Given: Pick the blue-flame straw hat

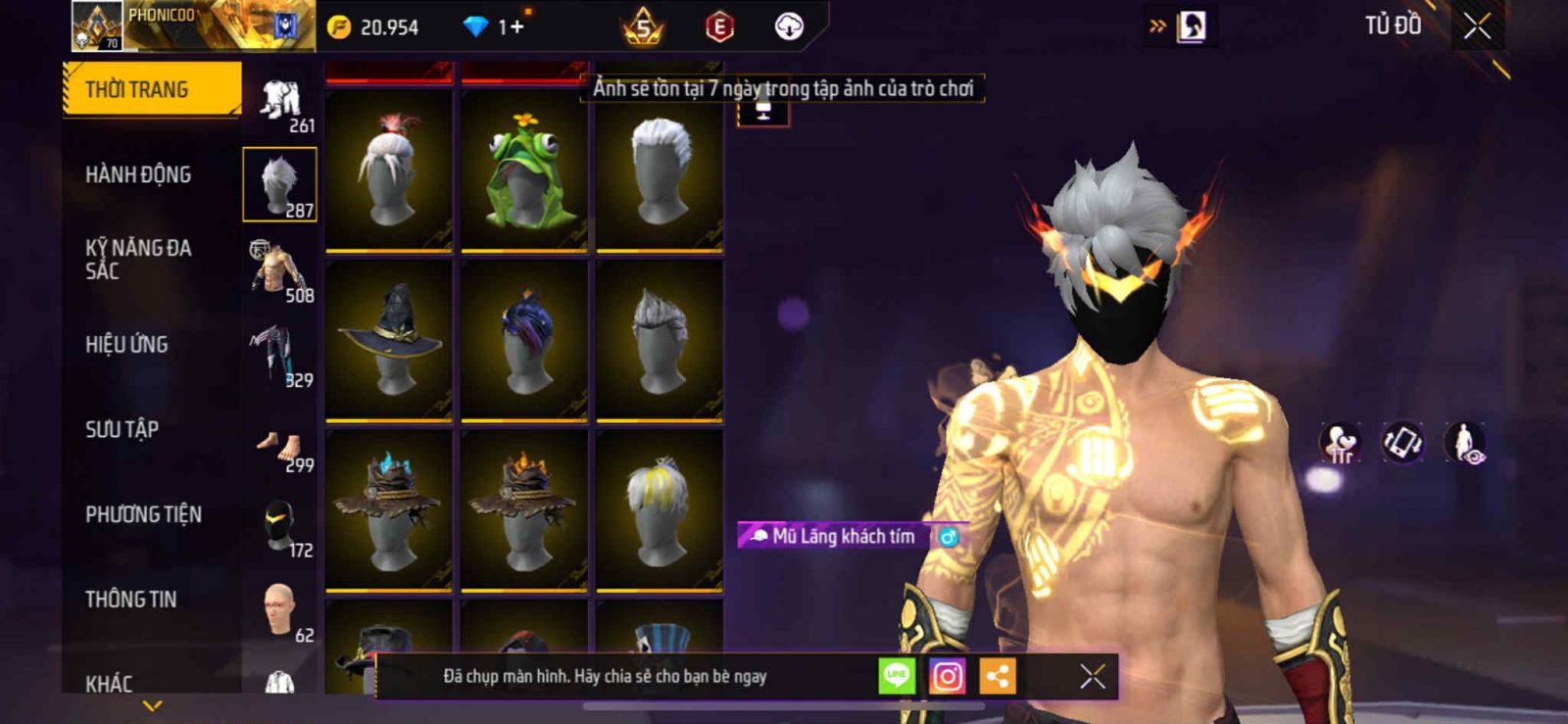Looking at the screenshot, I should coord(389,509).
